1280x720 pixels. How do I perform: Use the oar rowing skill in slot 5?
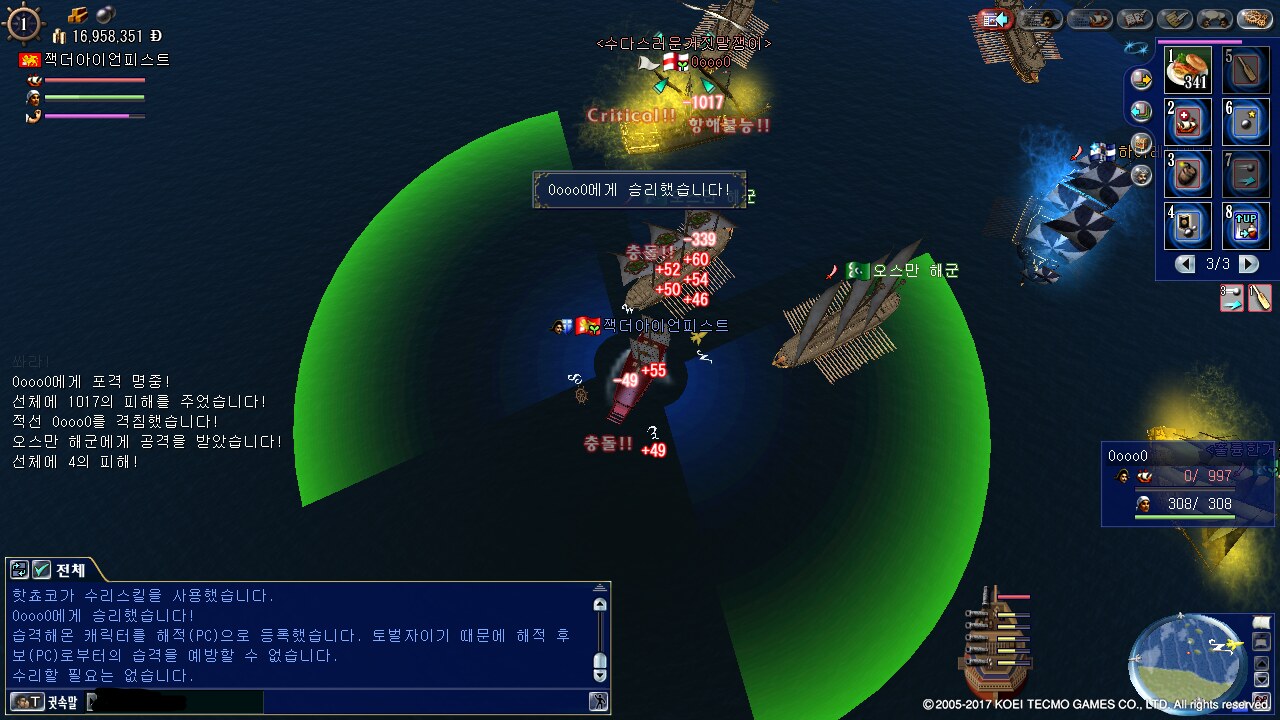pyautogui.click(x=1245, y=70)
